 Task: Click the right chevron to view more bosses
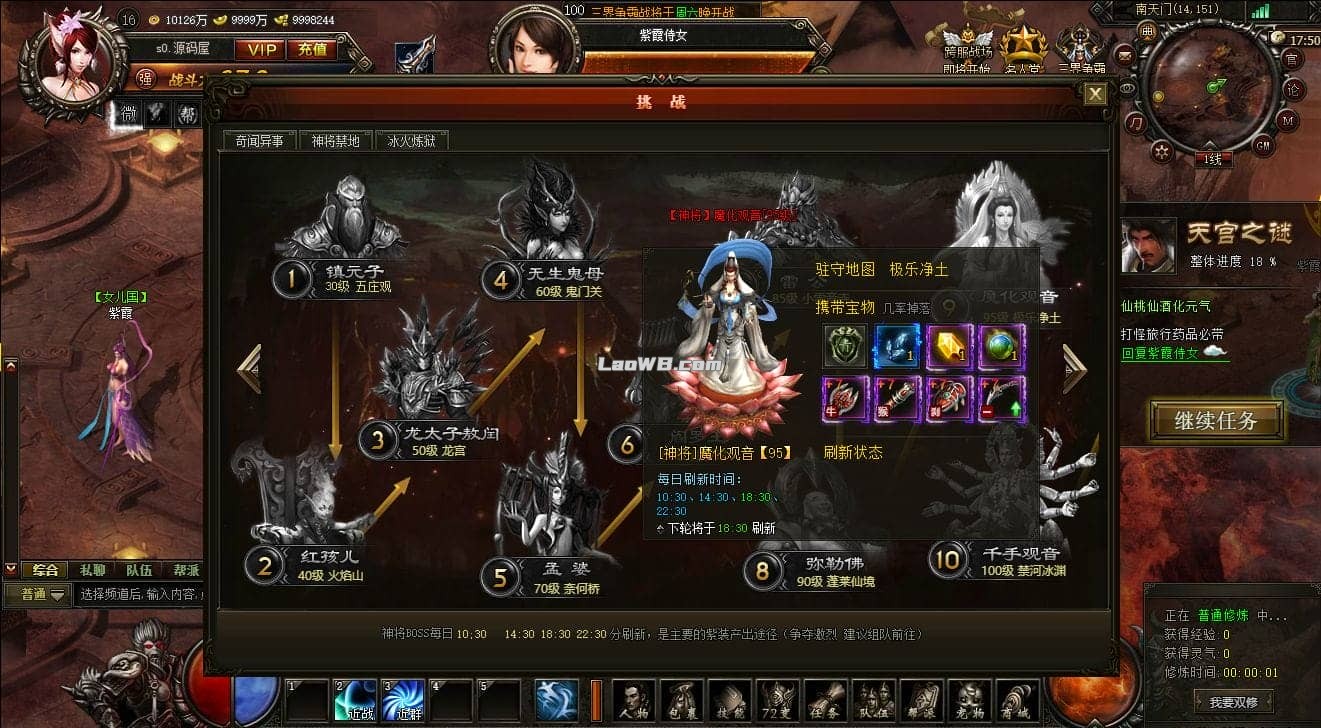pyautogui.click(x=1075, y=370)
